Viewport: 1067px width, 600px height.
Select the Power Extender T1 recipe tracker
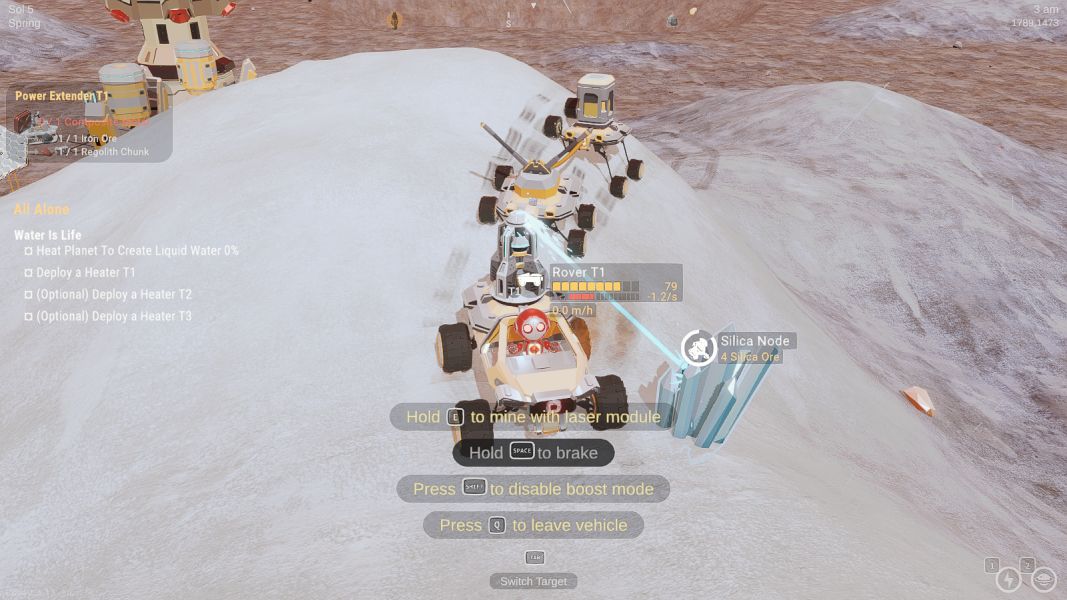[x=62, y=97]
